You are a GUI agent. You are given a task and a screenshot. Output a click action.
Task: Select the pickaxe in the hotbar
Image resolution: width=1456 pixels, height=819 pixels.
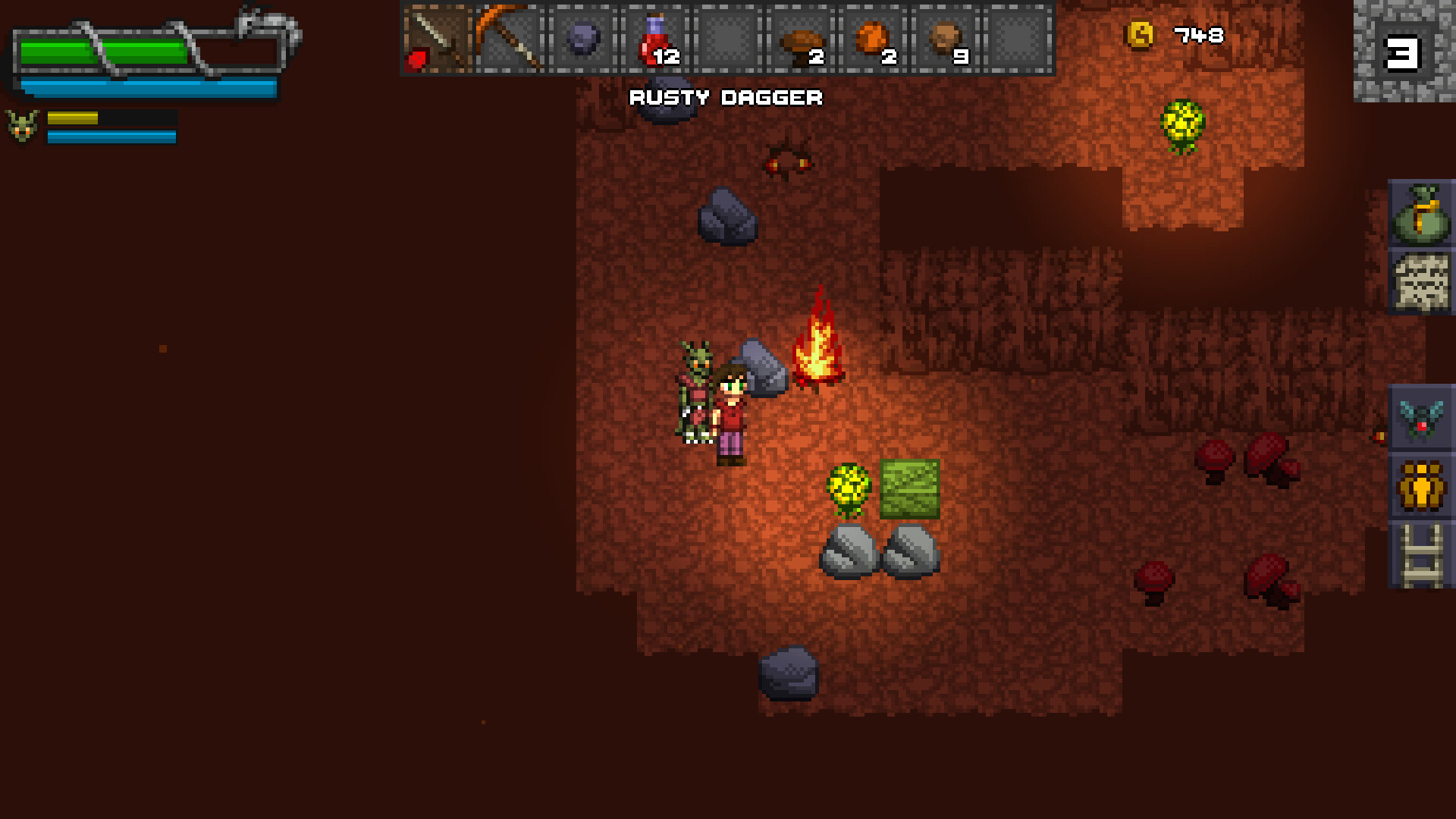click(x=510, y=38)
